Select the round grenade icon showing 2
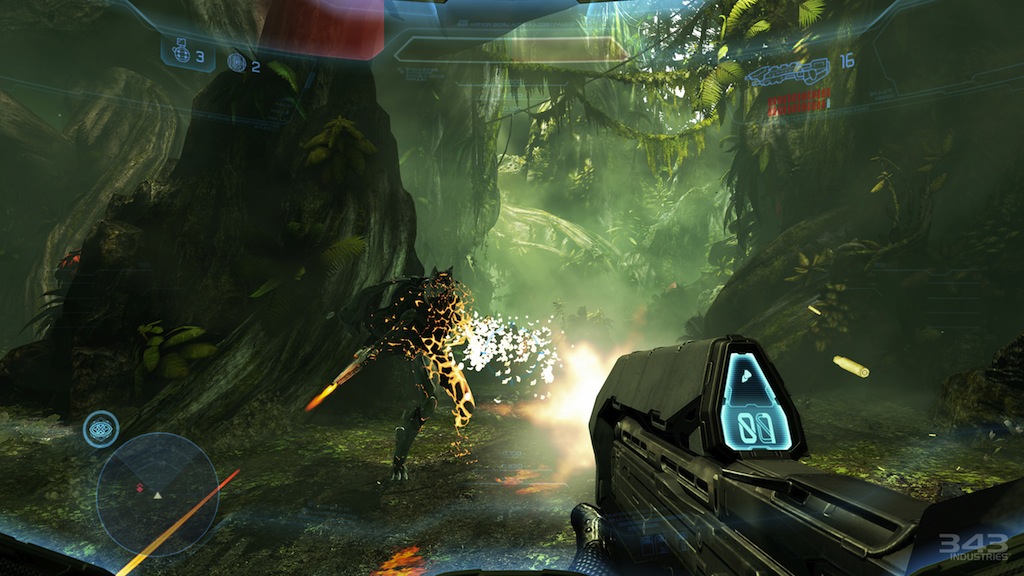 tap(237, 62)
